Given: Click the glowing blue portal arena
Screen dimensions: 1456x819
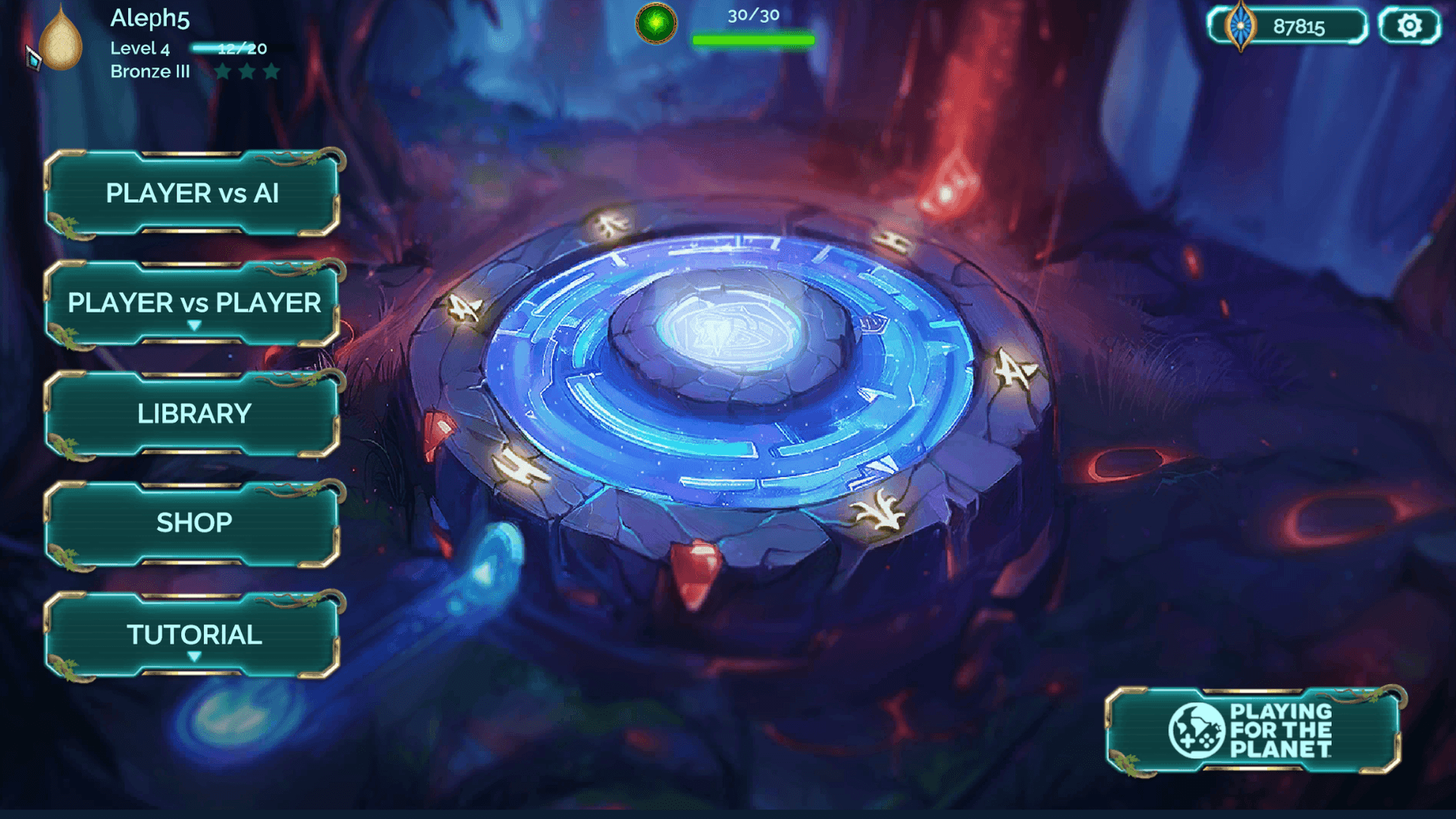Looking at the screenshot, I should tap(728, 379).
